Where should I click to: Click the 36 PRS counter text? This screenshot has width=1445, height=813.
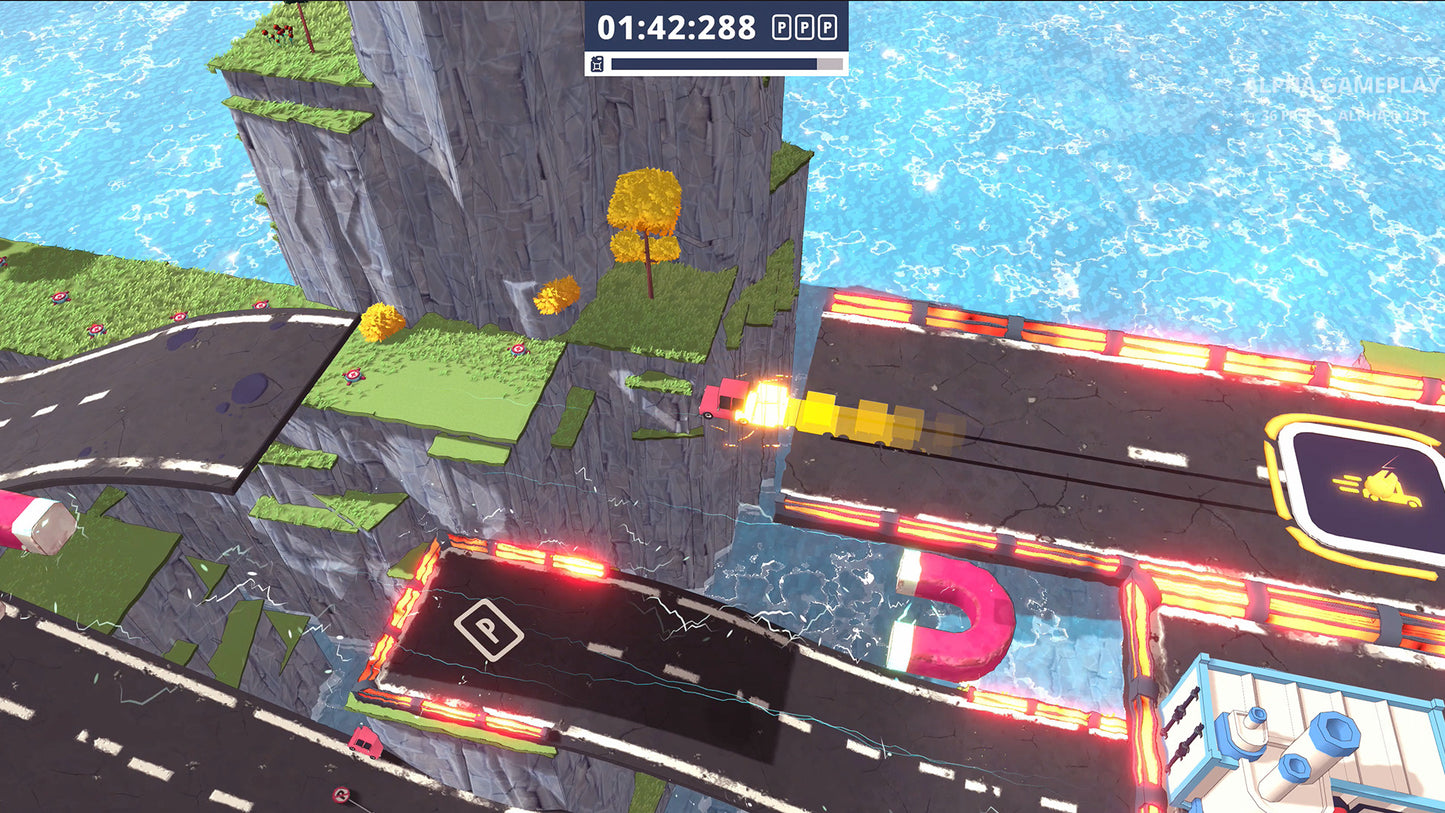pos(1277,115)
